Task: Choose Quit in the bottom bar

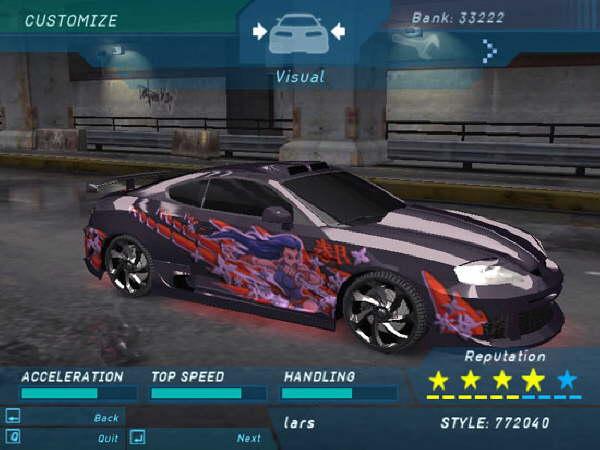Action: click(x=107, y=437)
